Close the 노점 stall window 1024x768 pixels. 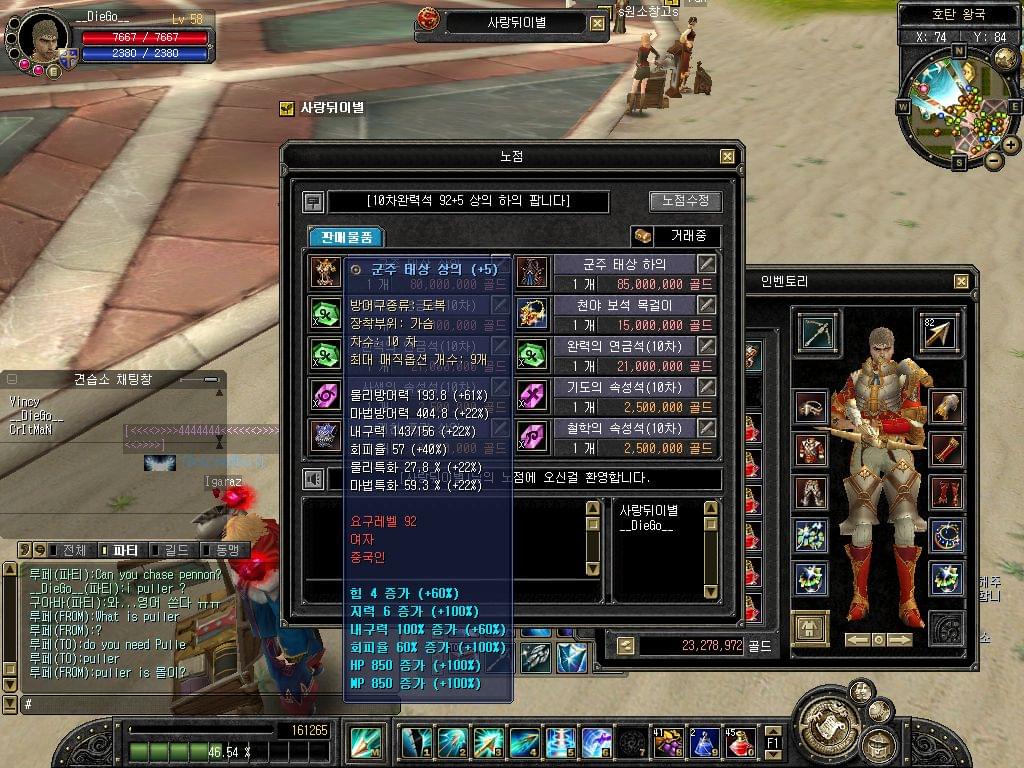(x=727, y=156)
